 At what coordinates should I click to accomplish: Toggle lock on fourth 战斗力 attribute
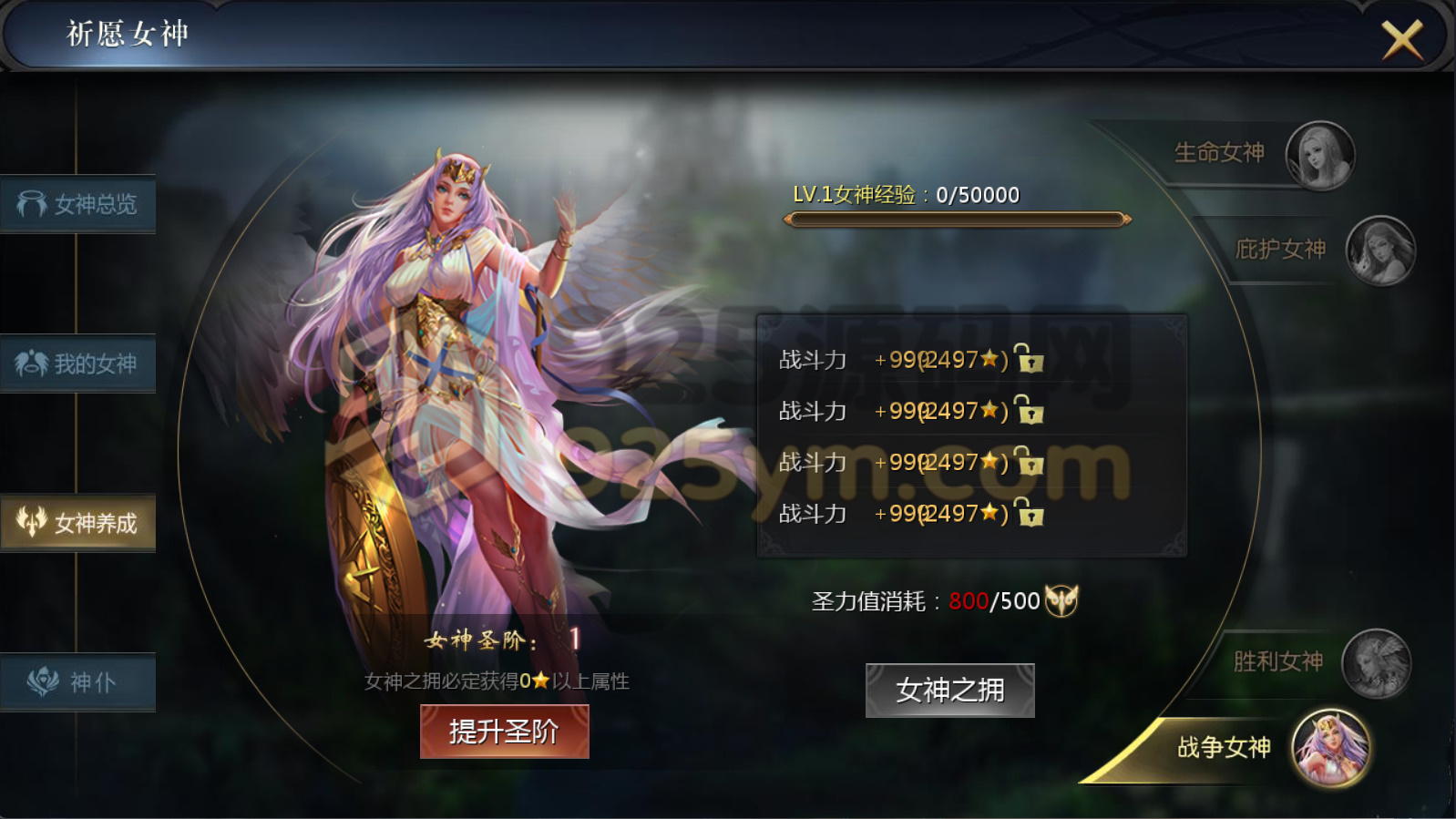click(x=1030, y=513)
